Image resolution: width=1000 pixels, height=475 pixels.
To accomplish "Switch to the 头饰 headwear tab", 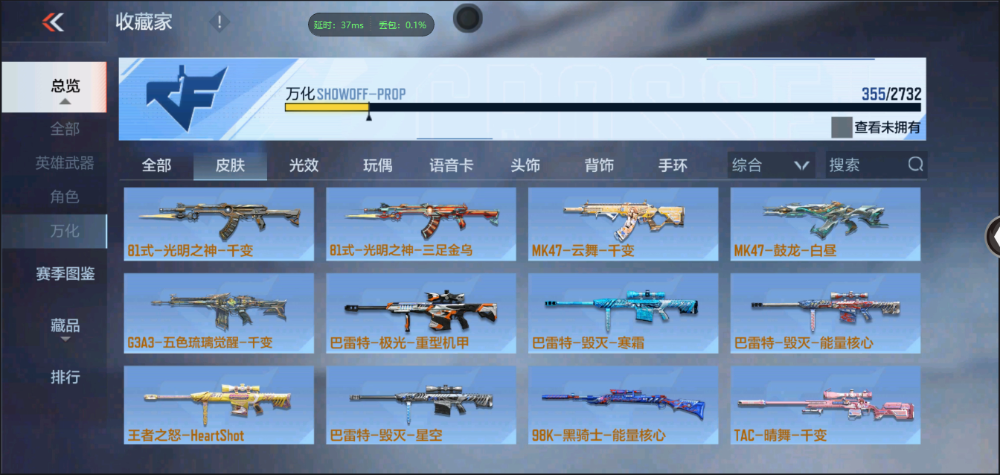I will point(525,165).
